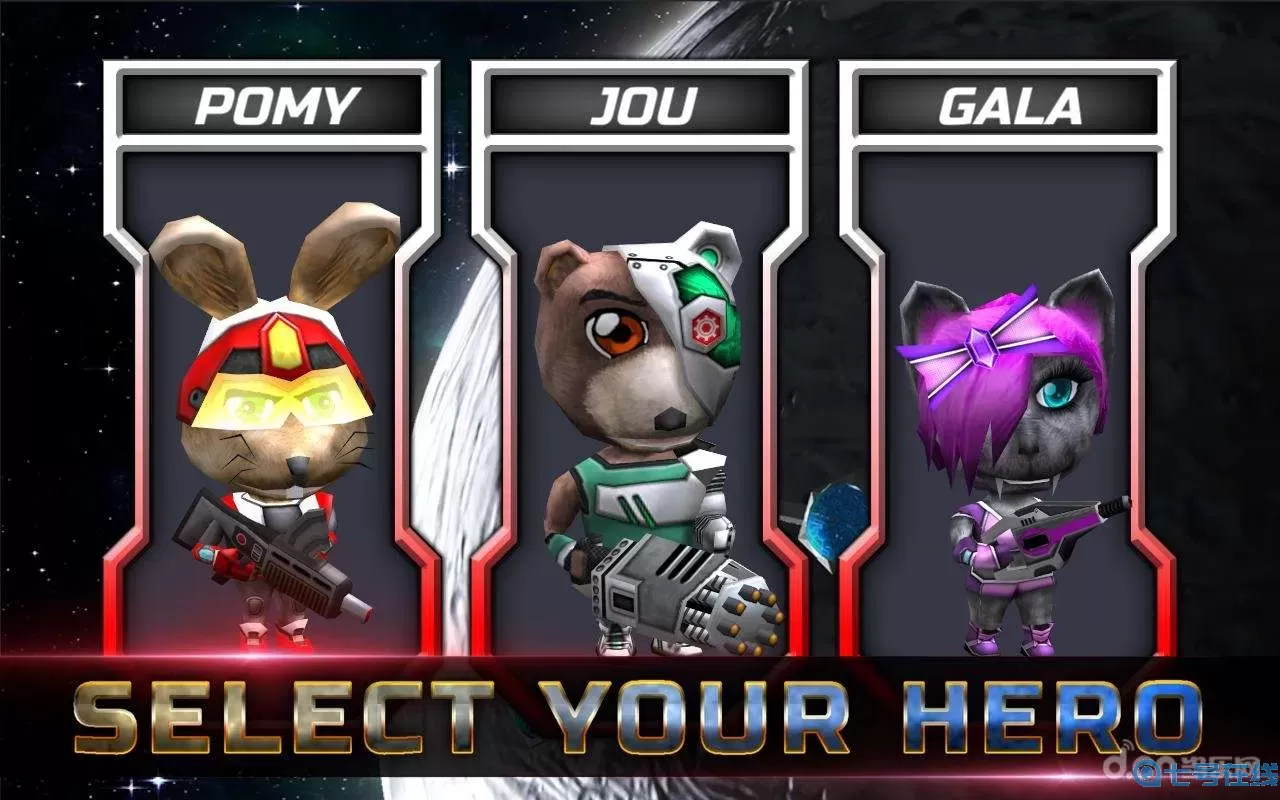Choose the Jou bear hero card
The width and height of the screenshot is (1280, 800).
[x=639, y=400]
